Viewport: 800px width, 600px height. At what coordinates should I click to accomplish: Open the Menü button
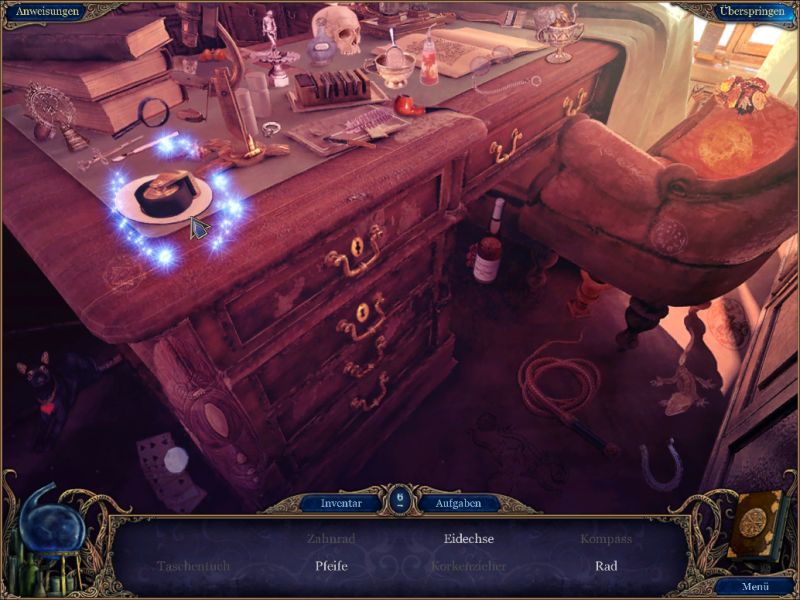pyautogui.click(x=755, y=587)
